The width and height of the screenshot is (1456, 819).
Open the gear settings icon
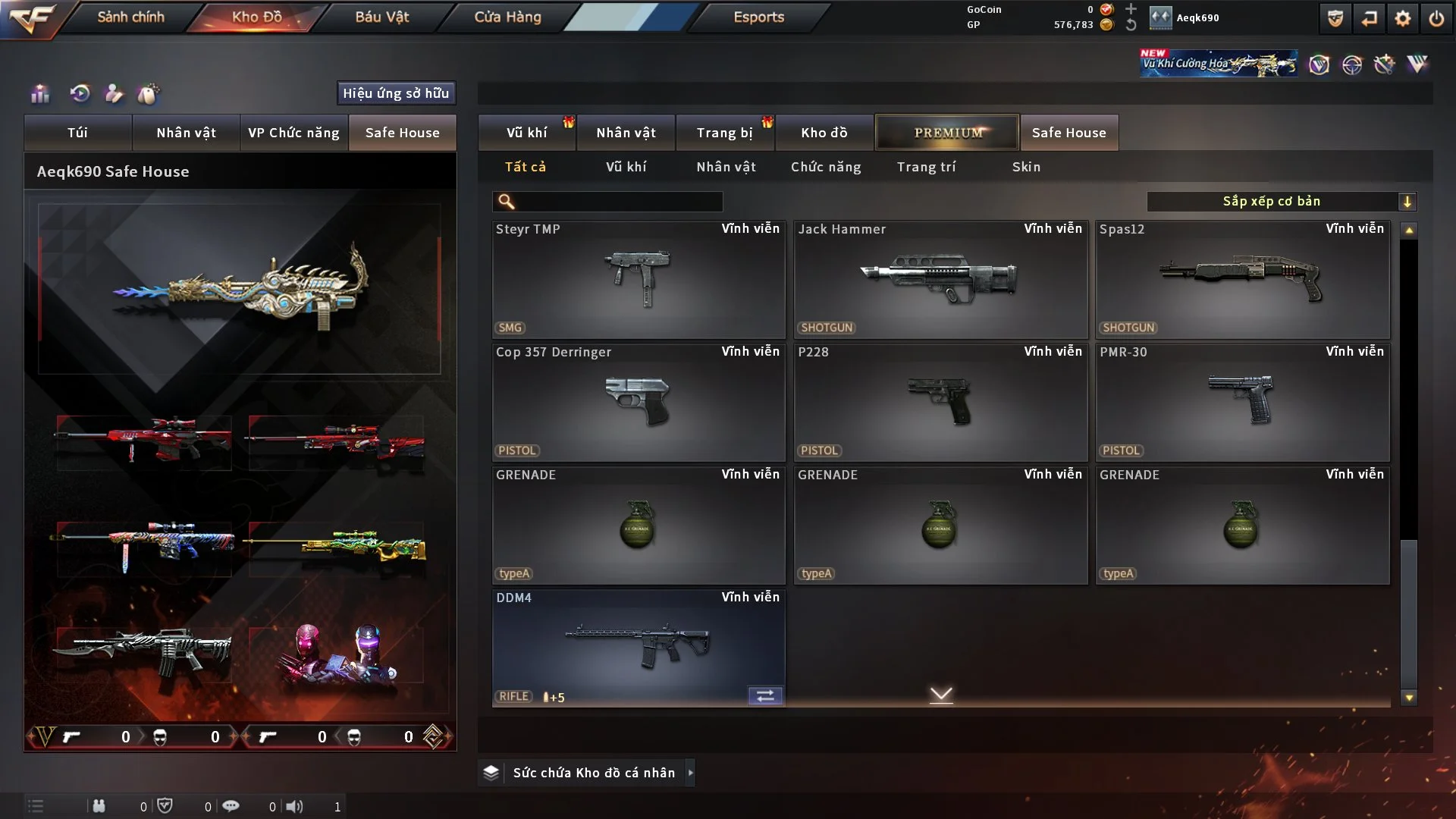click(x=1402, y=18)
